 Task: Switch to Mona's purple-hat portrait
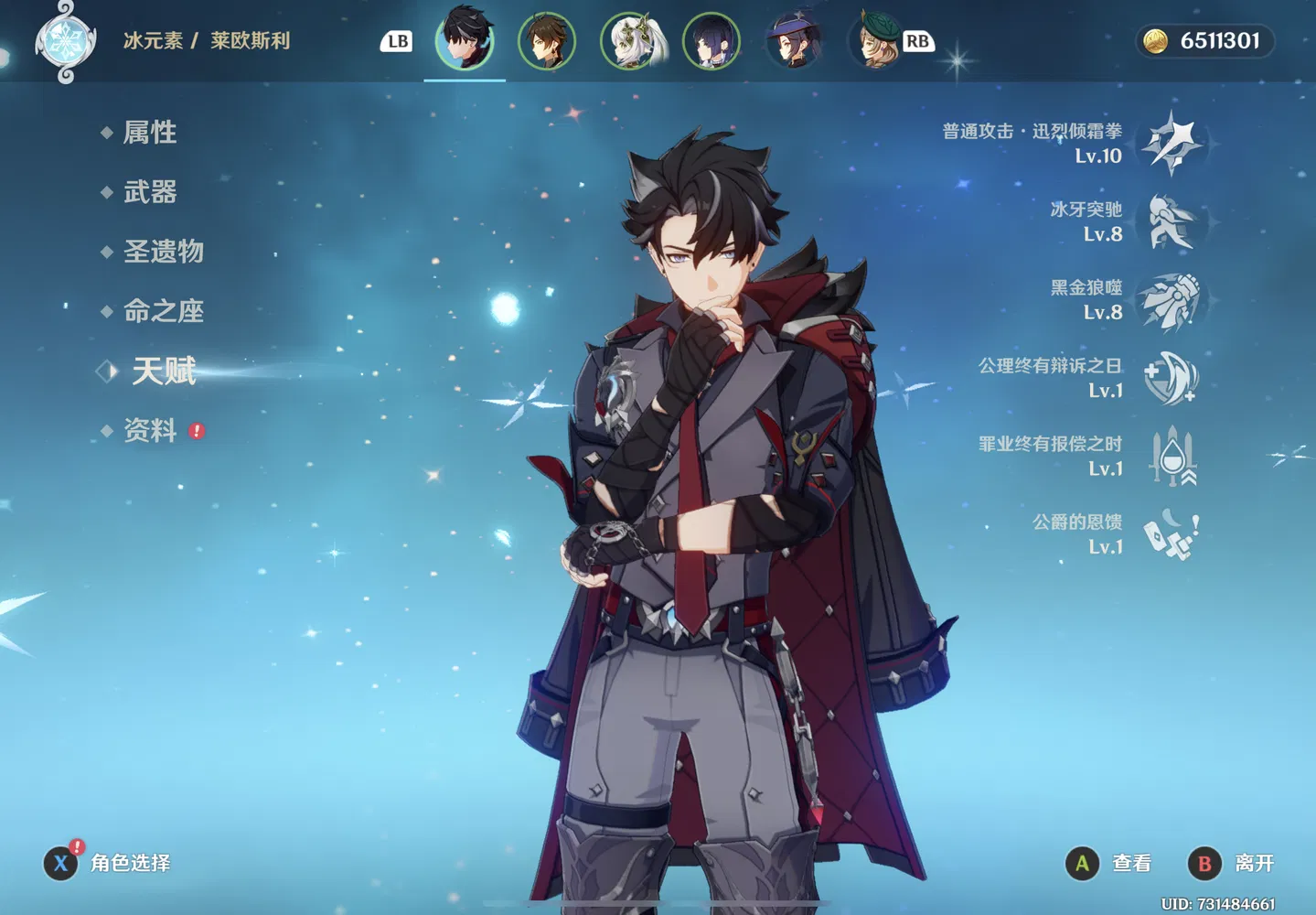coord(793,40)
